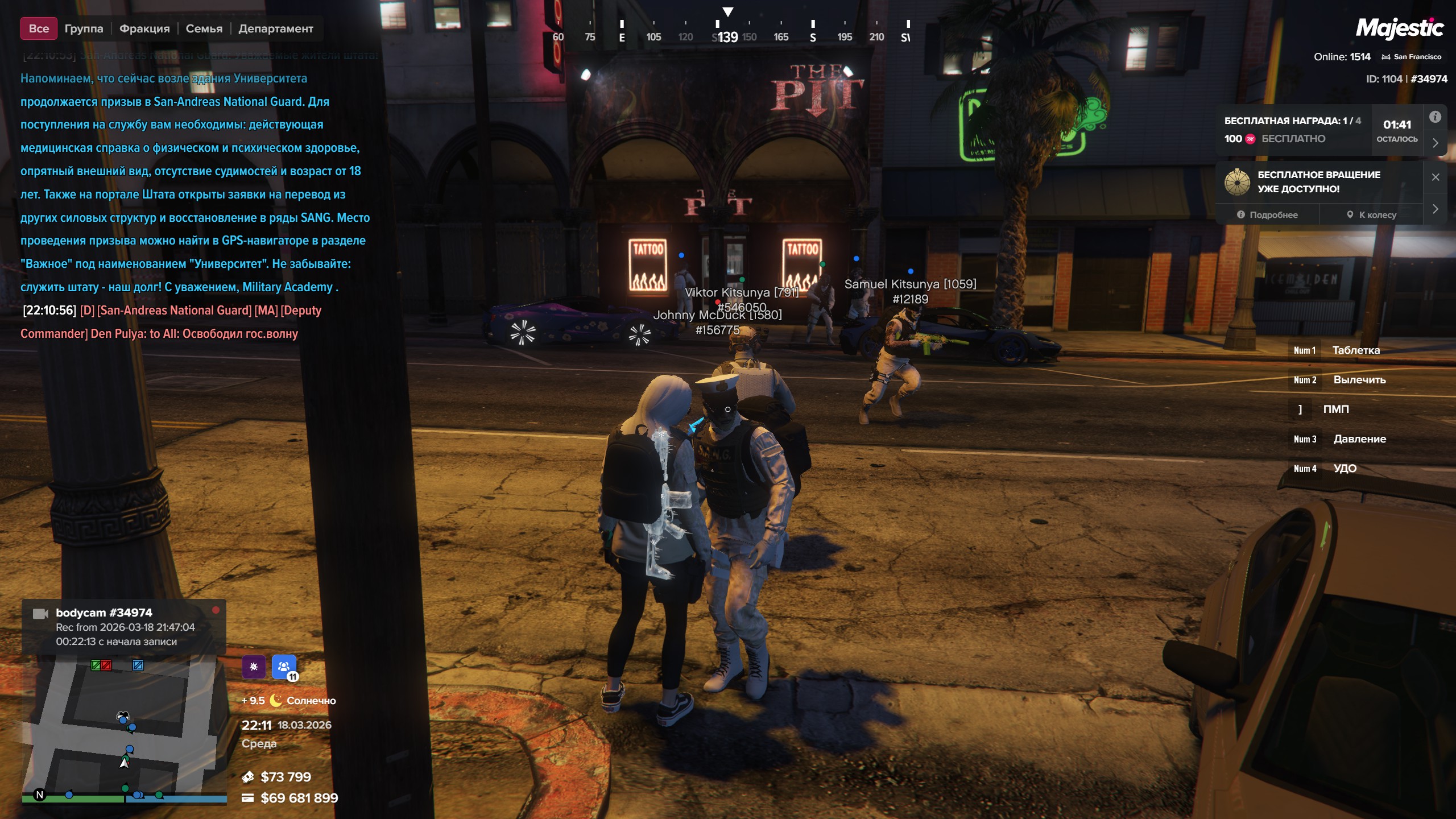Open the free reward info icon
This screenshot has height=819, width=1456.
[1435, 117]
